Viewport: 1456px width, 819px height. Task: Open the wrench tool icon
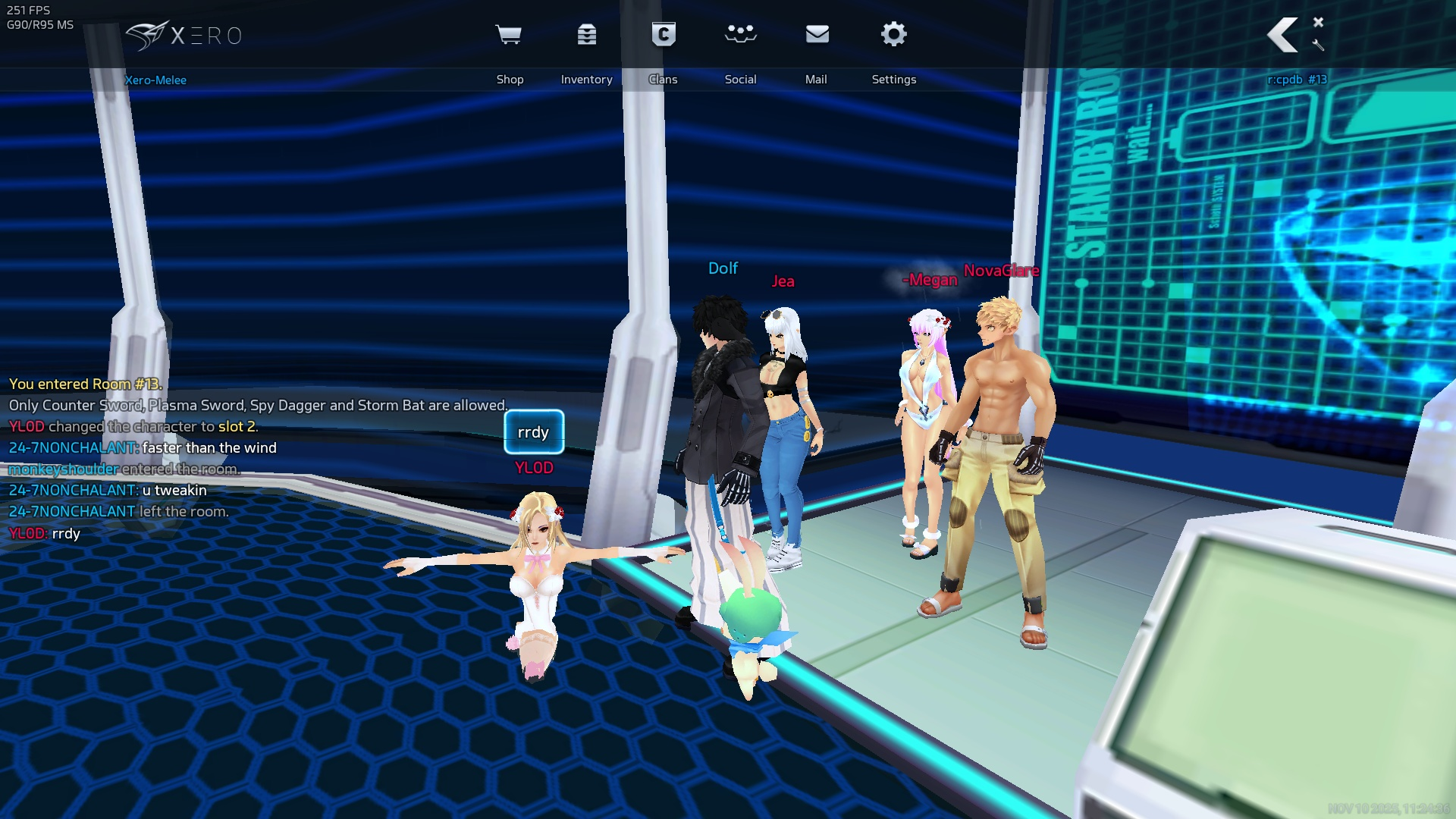[1318, 45]
